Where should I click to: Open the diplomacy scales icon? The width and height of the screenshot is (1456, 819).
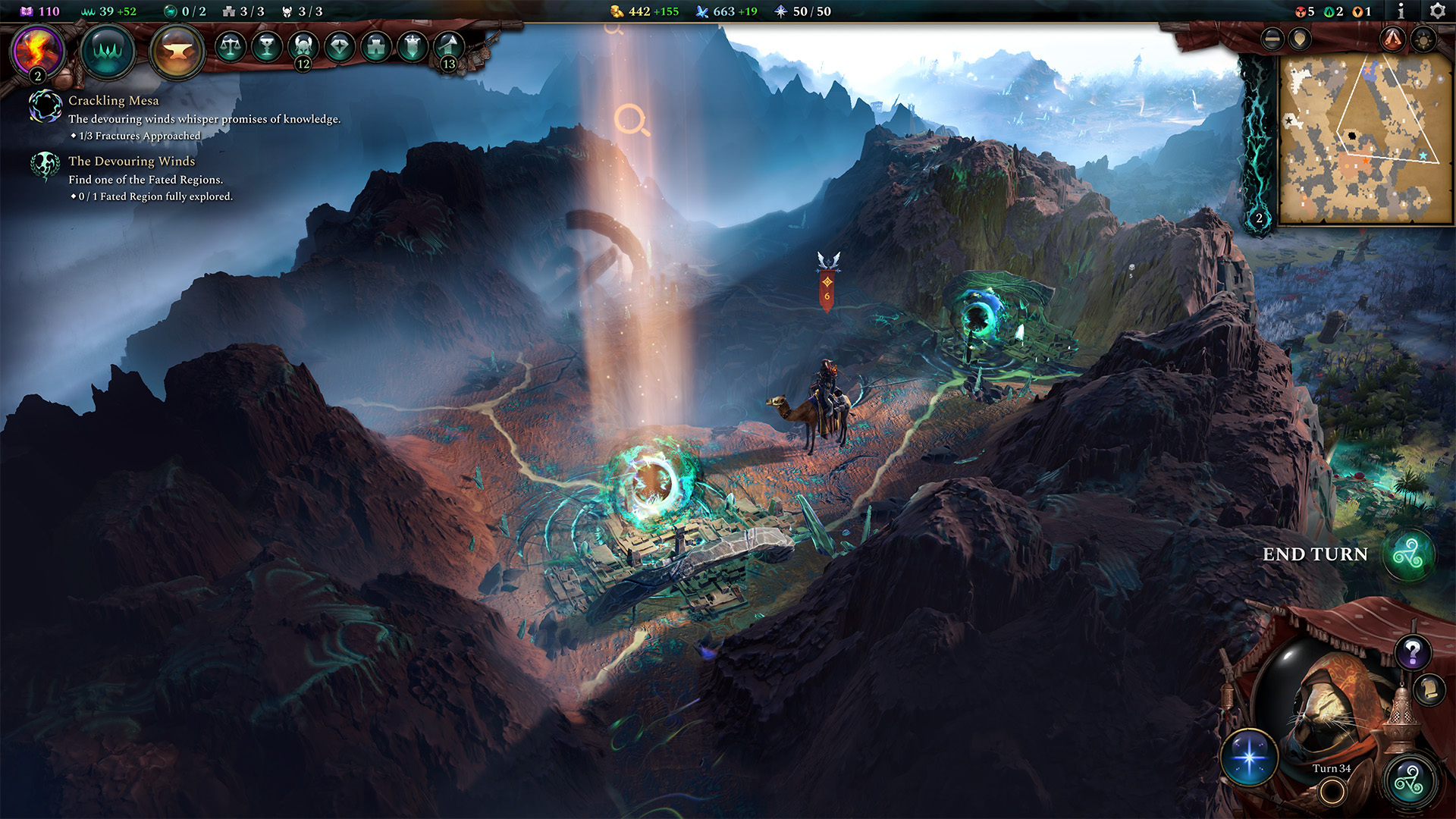click(230, 45)
